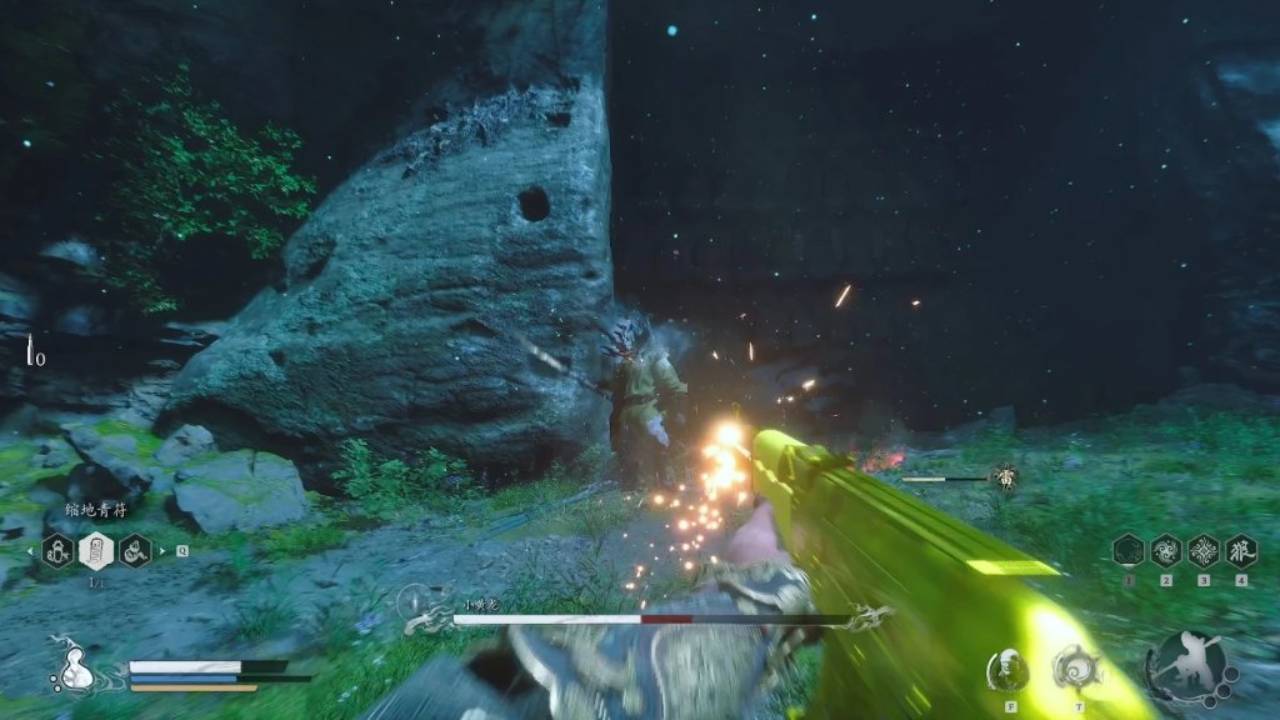Click the number 3 keybind label under slot 3

[1204, 580]
